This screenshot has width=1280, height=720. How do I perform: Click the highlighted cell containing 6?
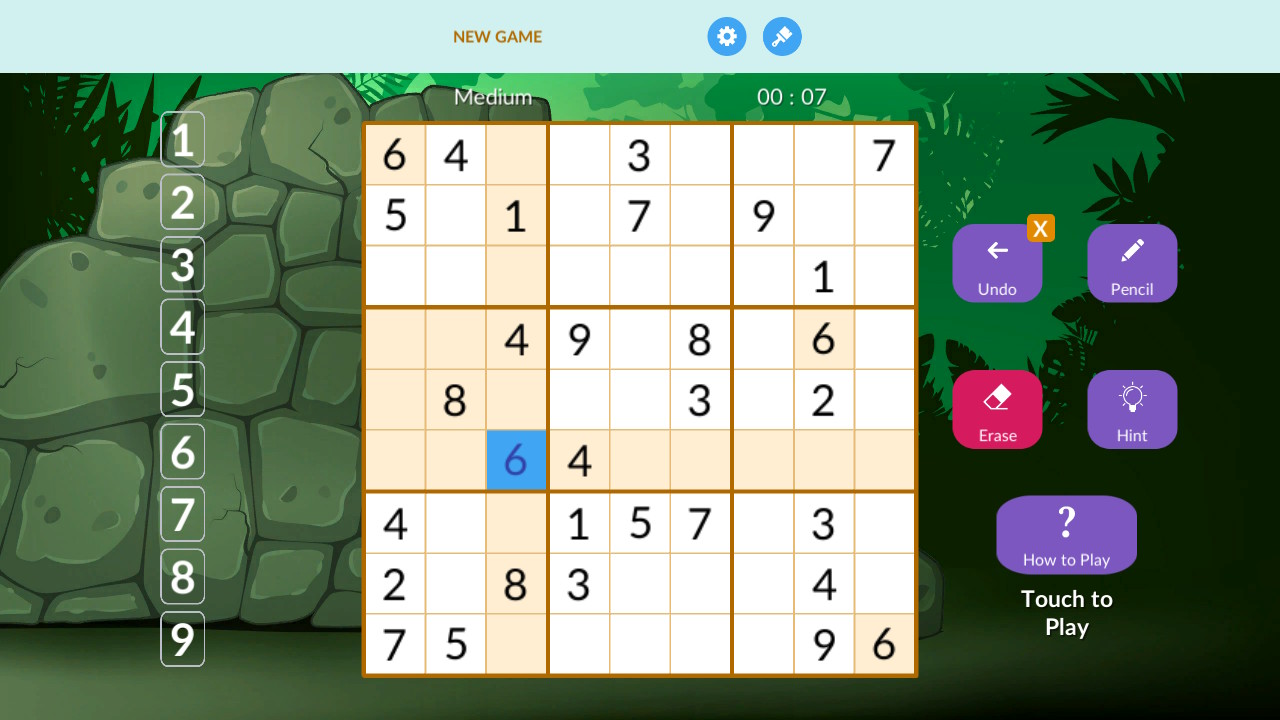(516, 460)
